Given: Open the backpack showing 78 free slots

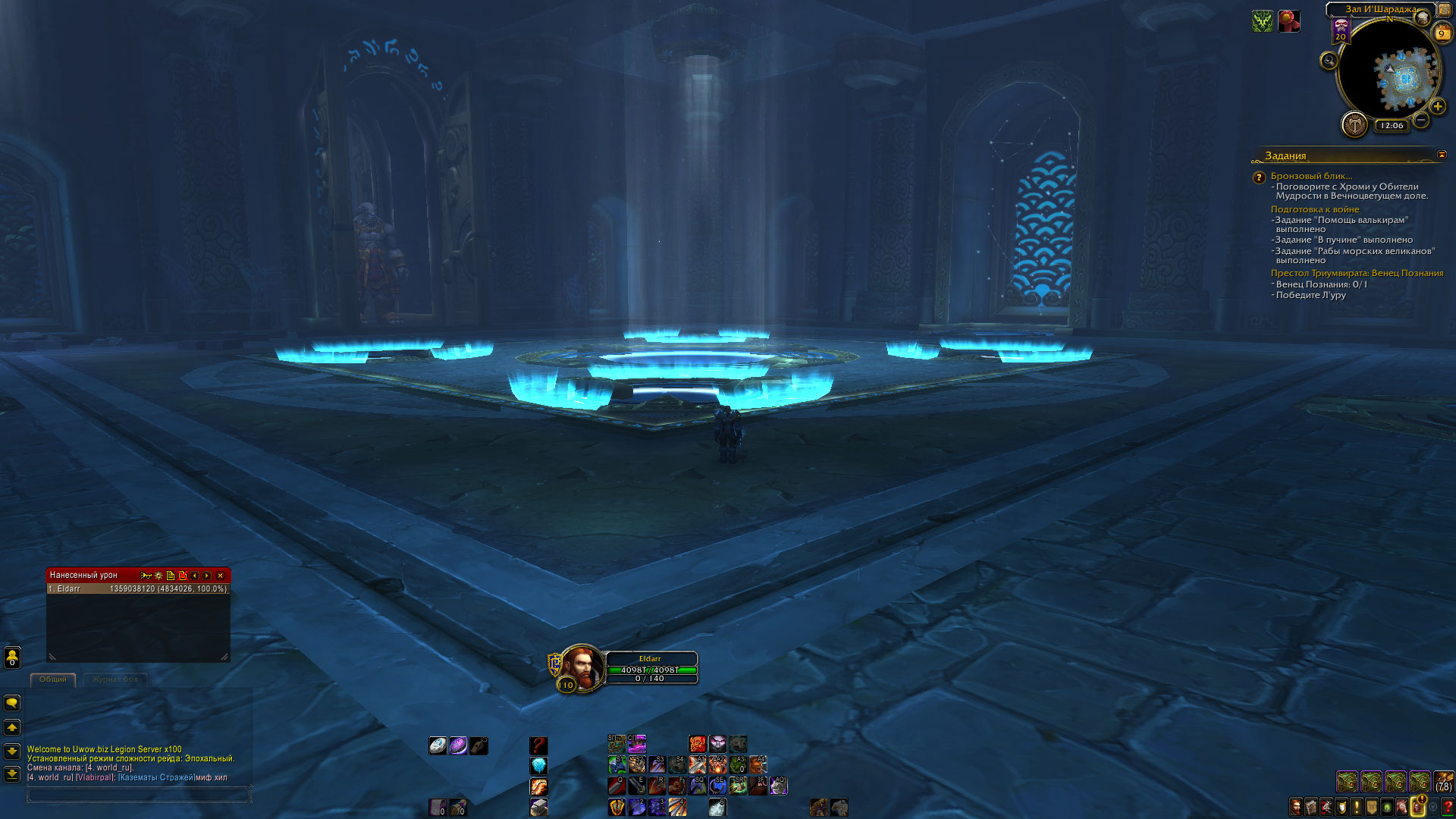Looking at the screenshot, I should coord(1444,781).
